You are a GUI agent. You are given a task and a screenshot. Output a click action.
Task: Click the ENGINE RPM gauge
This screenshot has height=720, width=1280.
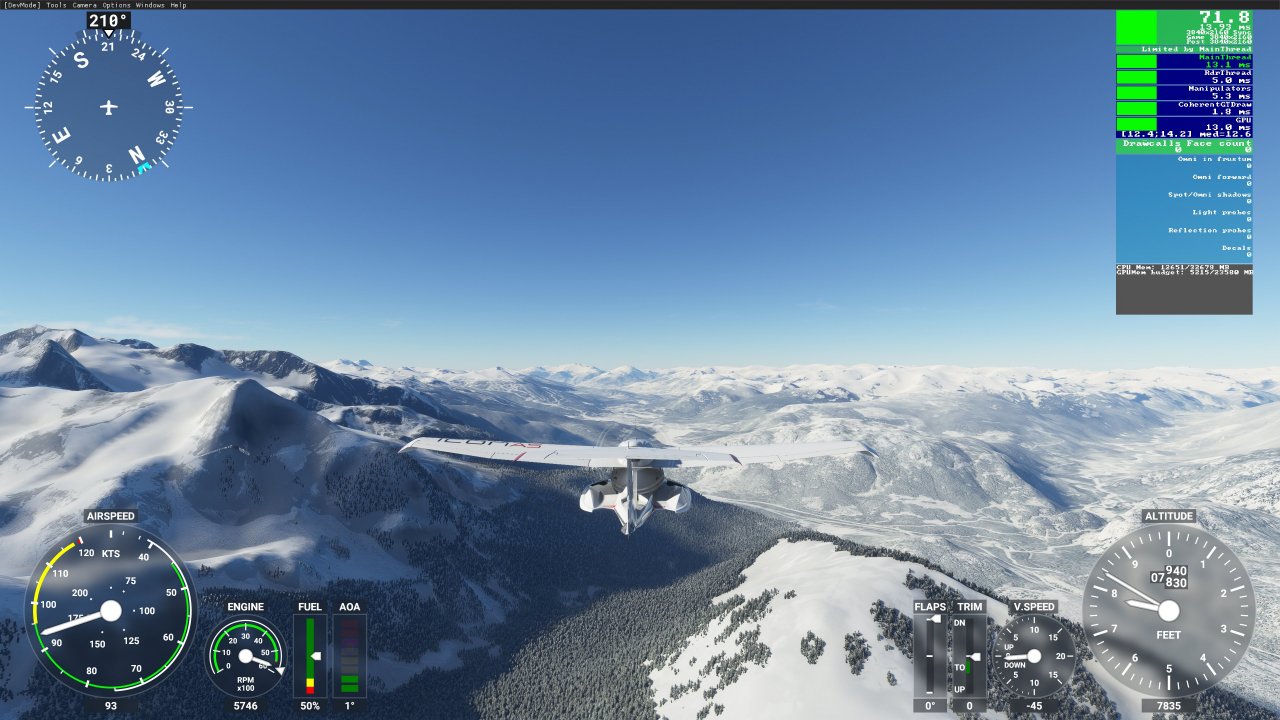pyautogui.click(x=244, y=655)
